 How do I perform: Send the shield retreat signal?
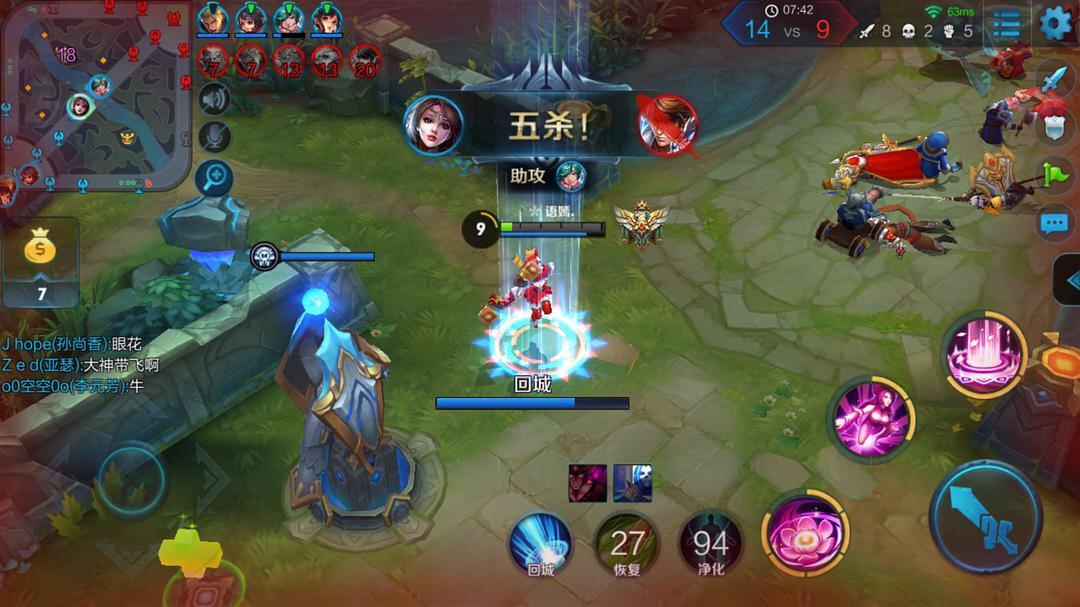(x=1055, y=126)
